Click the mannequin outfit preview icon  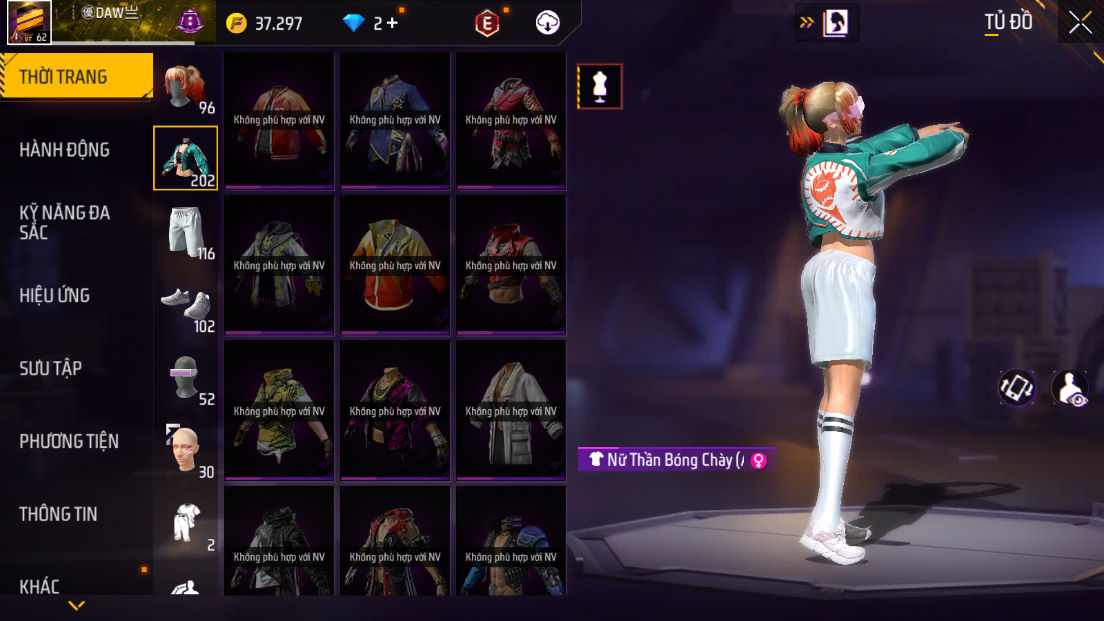pos(600,87)
